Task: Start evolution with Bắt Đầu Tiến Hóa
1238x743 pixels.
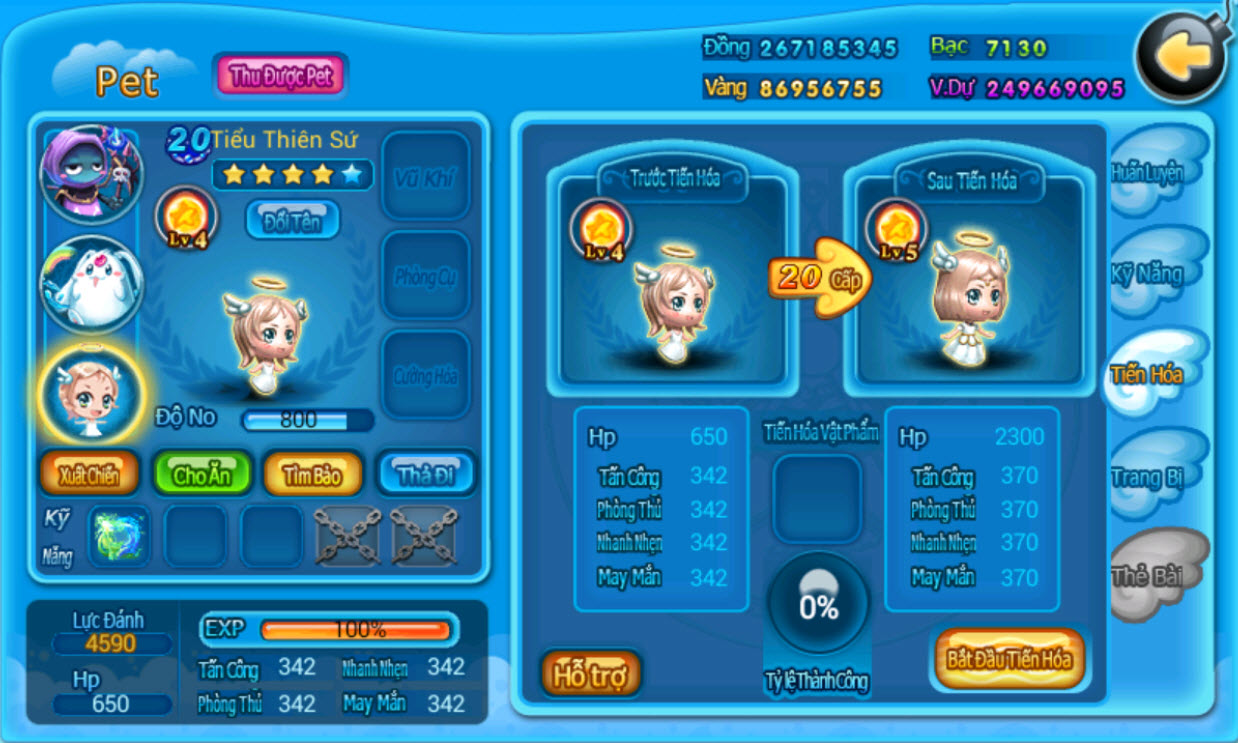Action: coord(1009,659)
